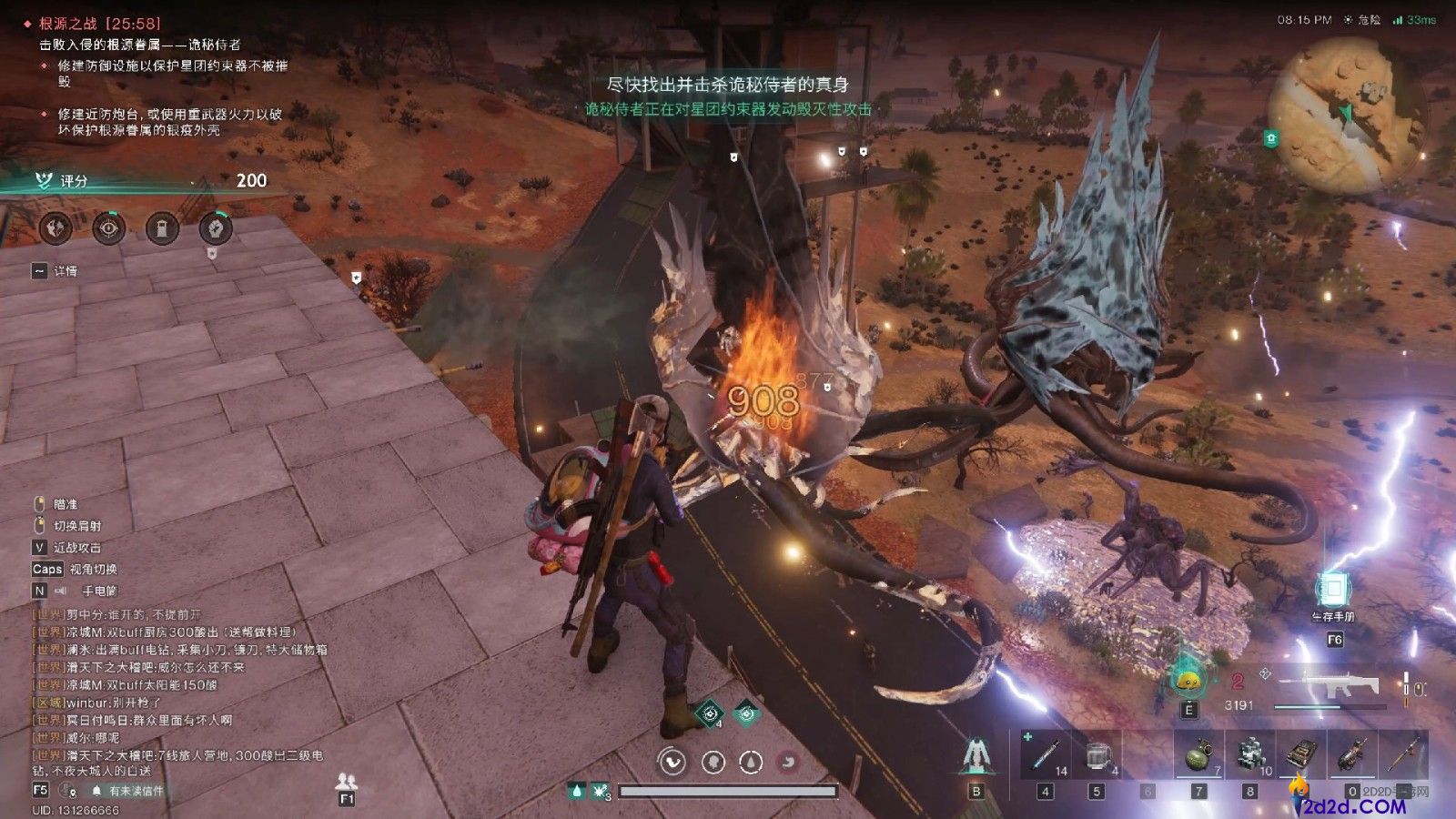
Task: Click the turret tower event icon
Action: (x=162, y=227)
